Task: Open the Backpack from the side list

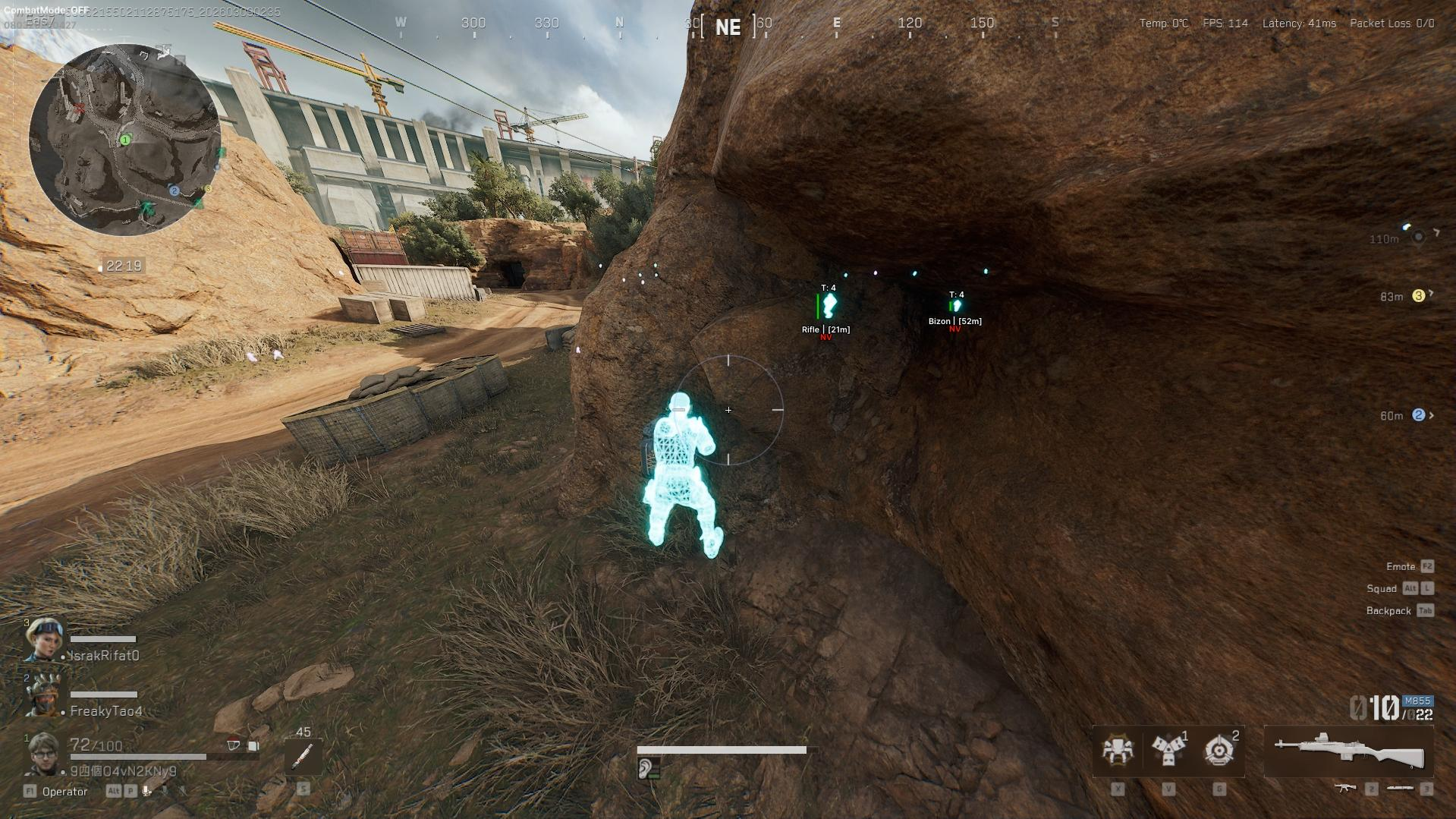Action: pos(1388,611)
